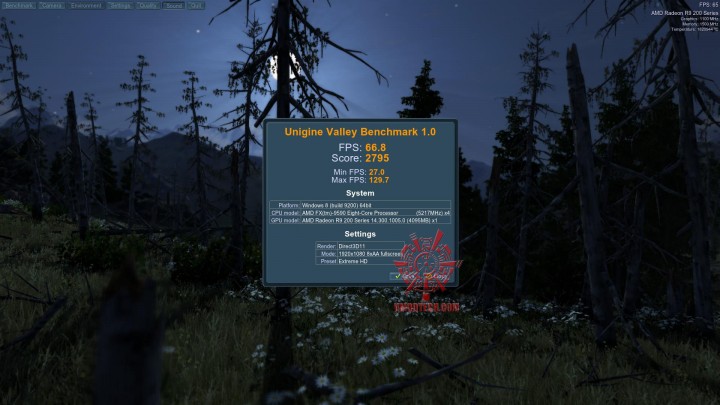Open the Environment menu
This screenshot has width=720, height=405.
[x=87, y=5]
